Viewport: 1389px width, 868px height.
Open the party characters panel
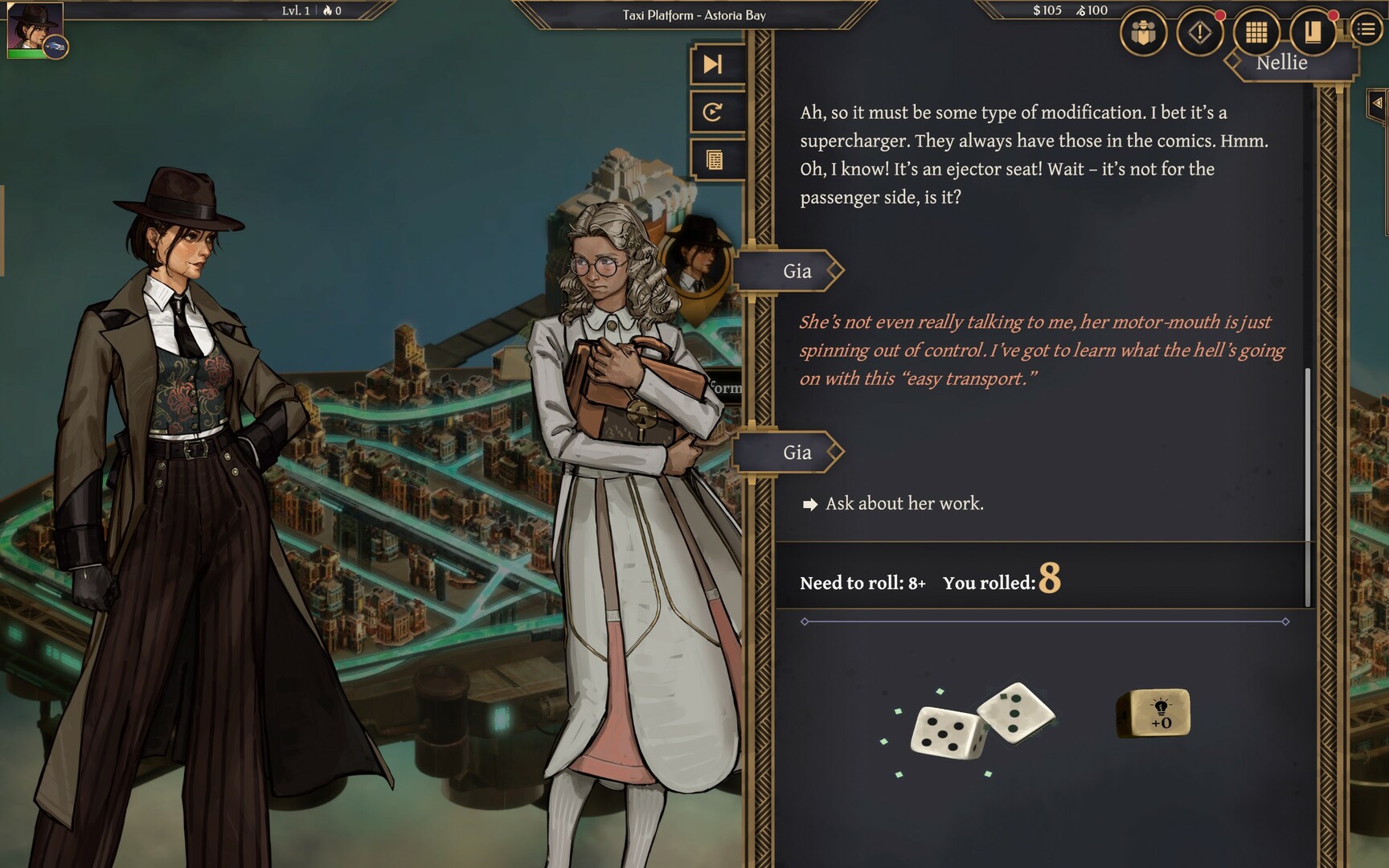pyautogui.click(x=1143, y=34)
